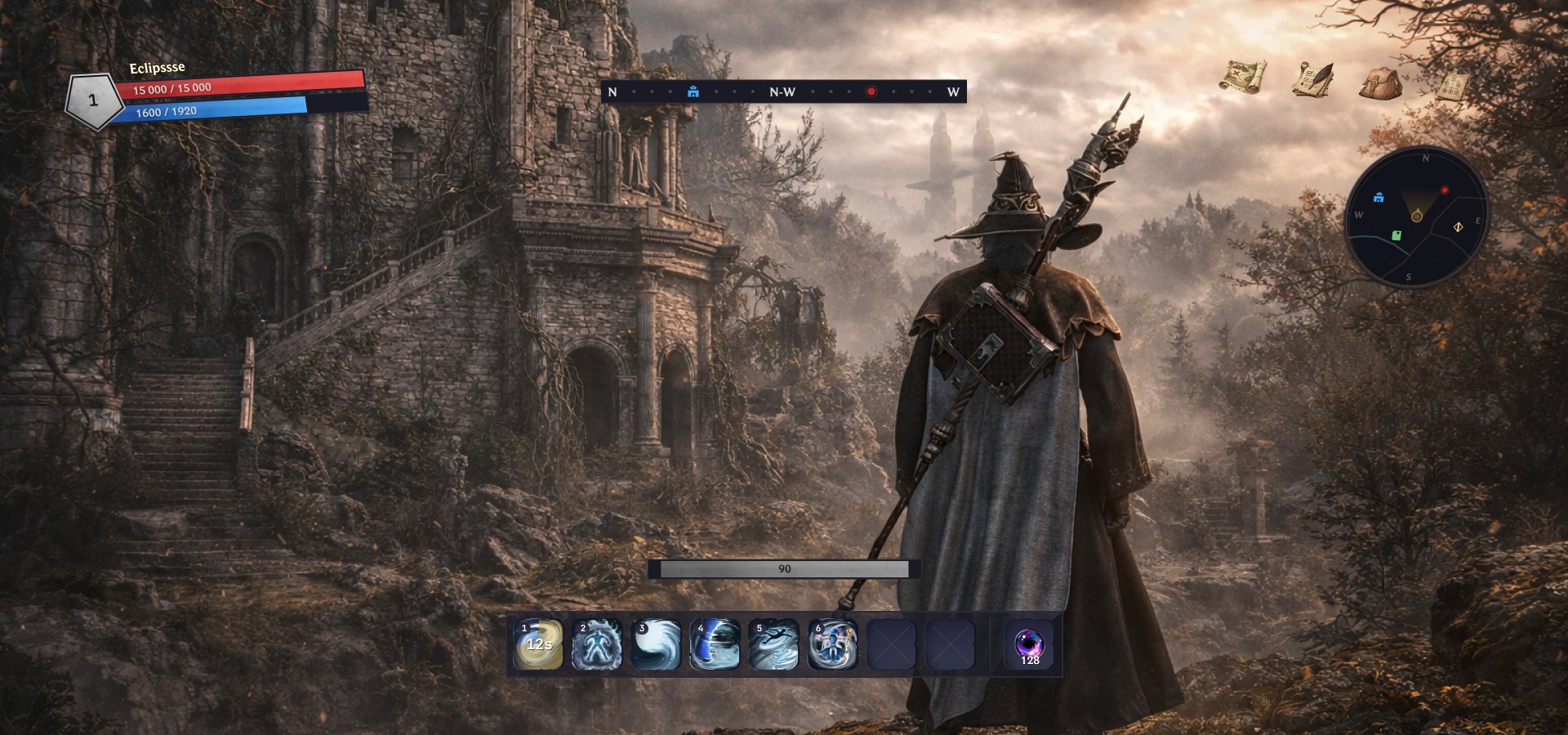Open the quest journal with quill
The image size is (1568, 735).
click(x=1312, y=80)
